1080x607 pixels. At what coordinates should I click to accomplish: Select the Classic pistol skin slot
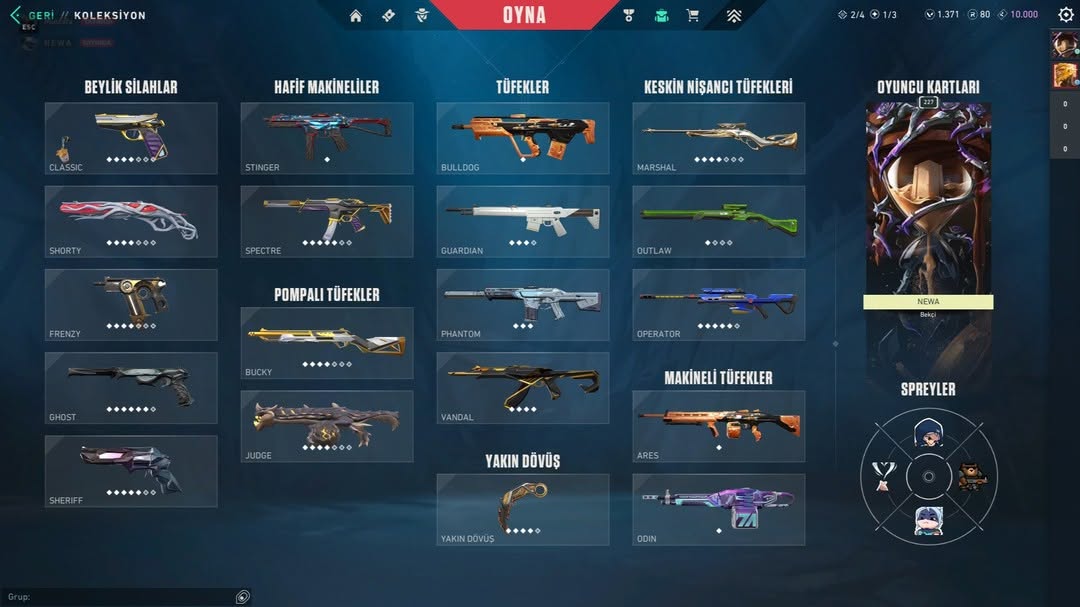pos(131,138)
